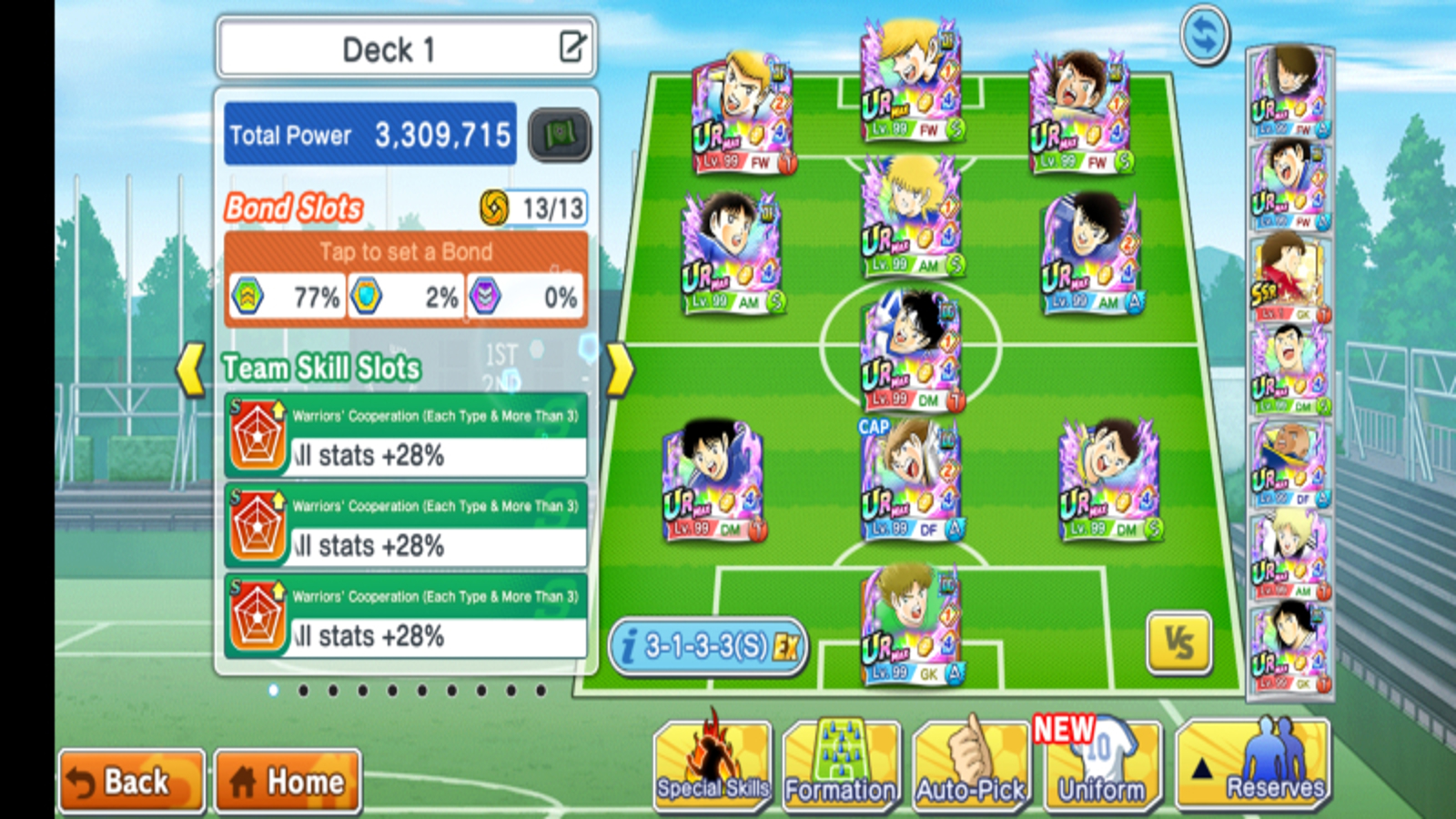Screen dimensions: 1456x819
Task: Select the goalkeeper card on the pitch
Action: pyautogui.click(x=911, y=626)
